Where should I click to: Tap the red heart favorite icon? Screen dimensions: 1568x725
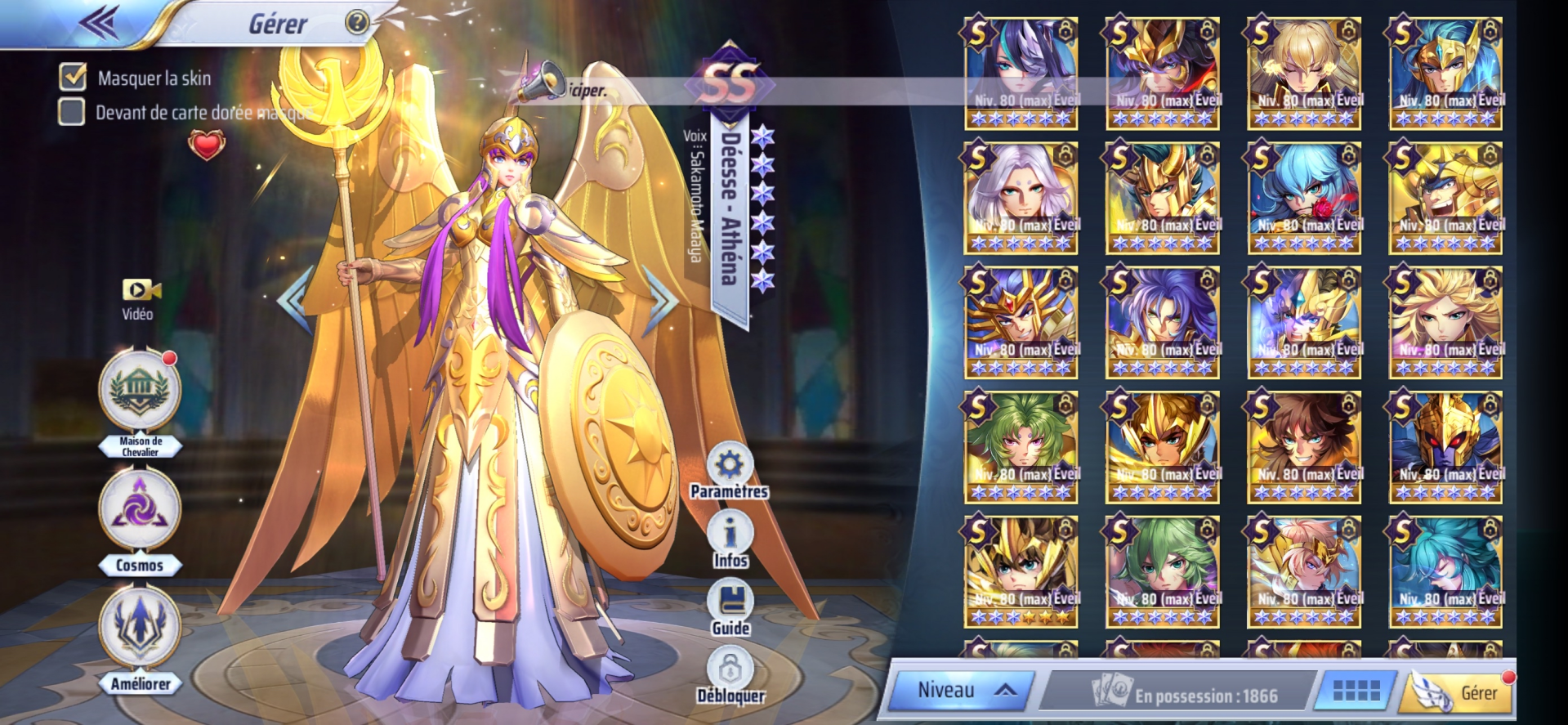tap(207, 145)
